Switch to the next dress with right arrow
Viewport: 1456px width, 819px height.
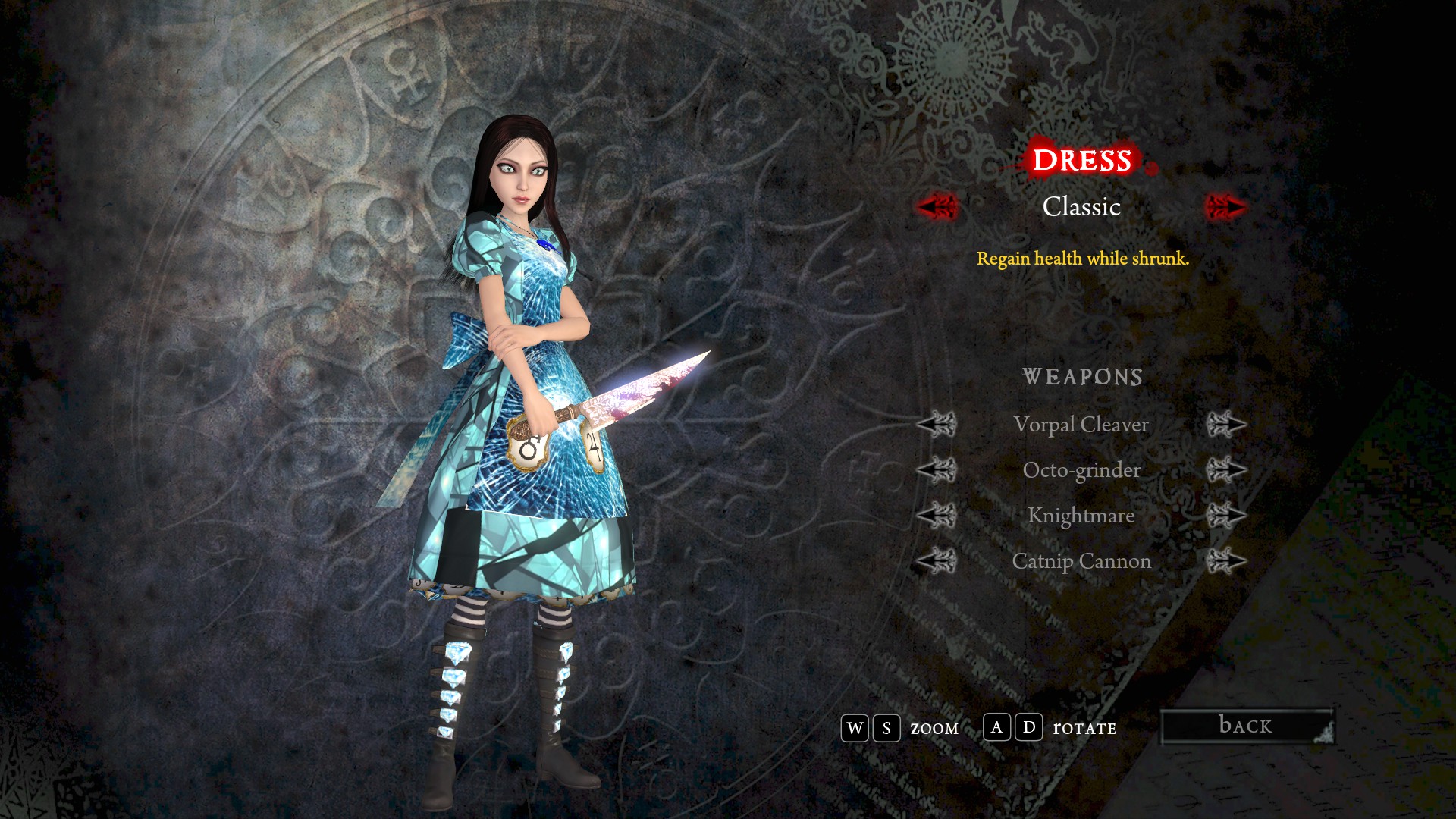click(1225, 206)
